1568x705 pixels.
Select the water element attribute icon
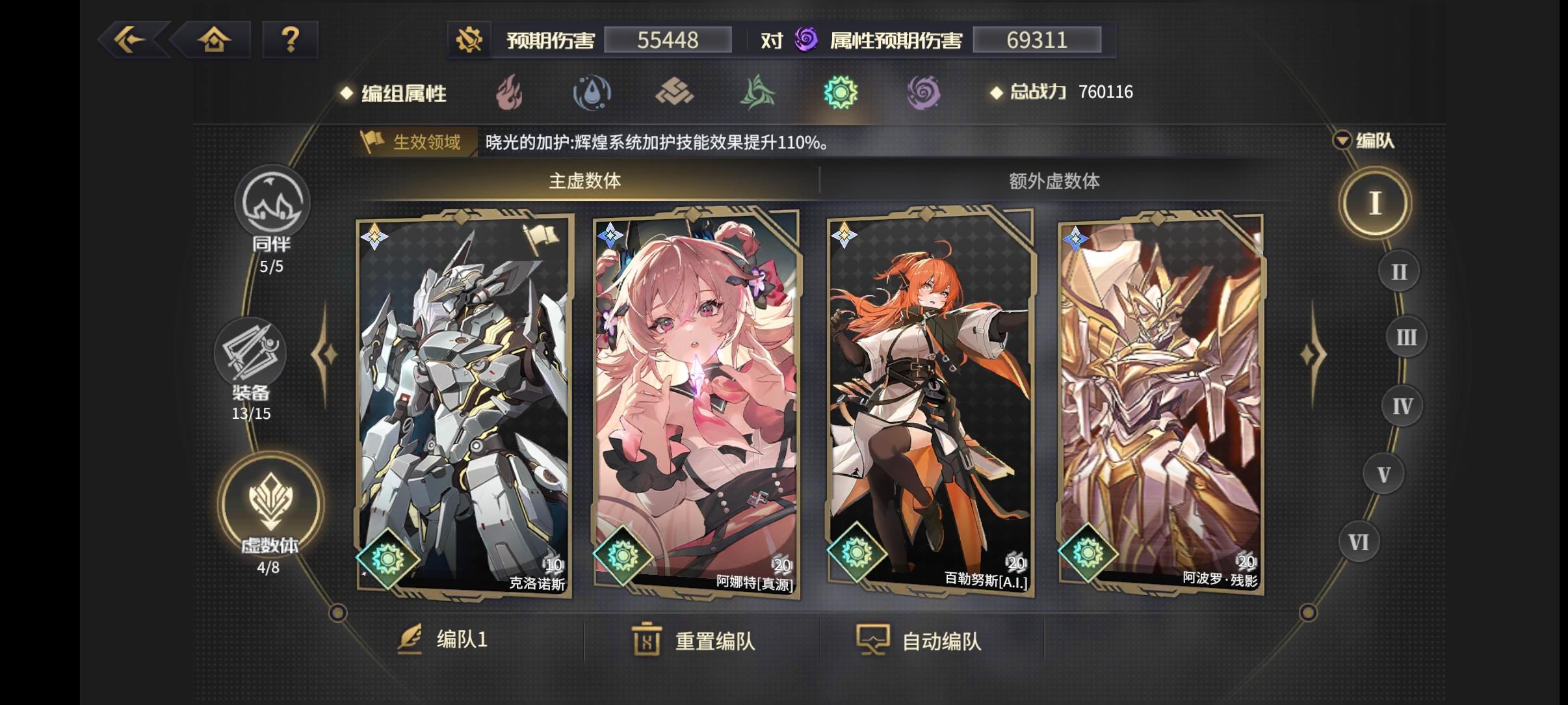pyautogui.click(x=591, y=92)
